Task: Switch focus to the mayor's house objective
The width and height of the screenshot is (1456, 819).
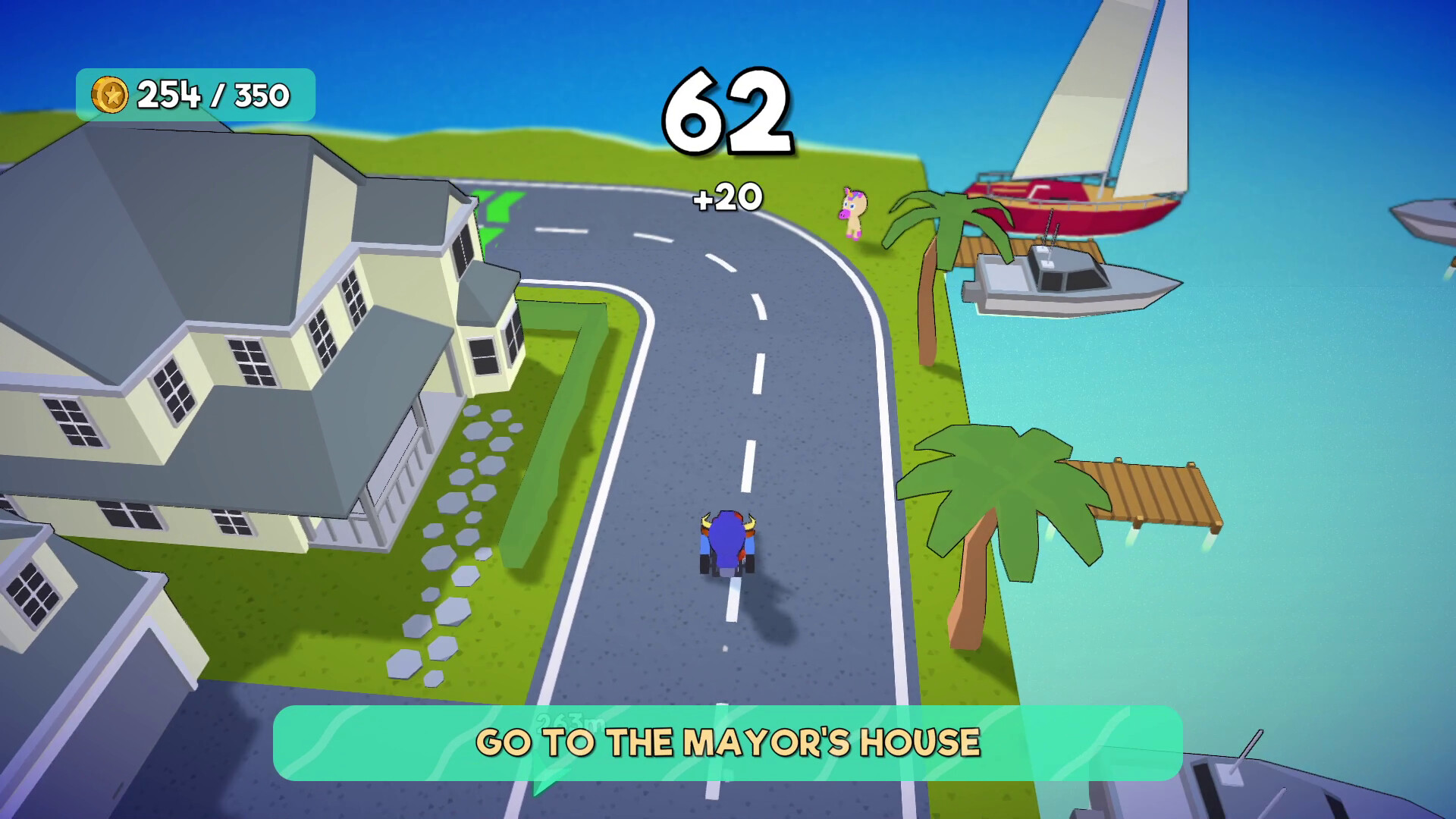Action: [x=726, y=744]
